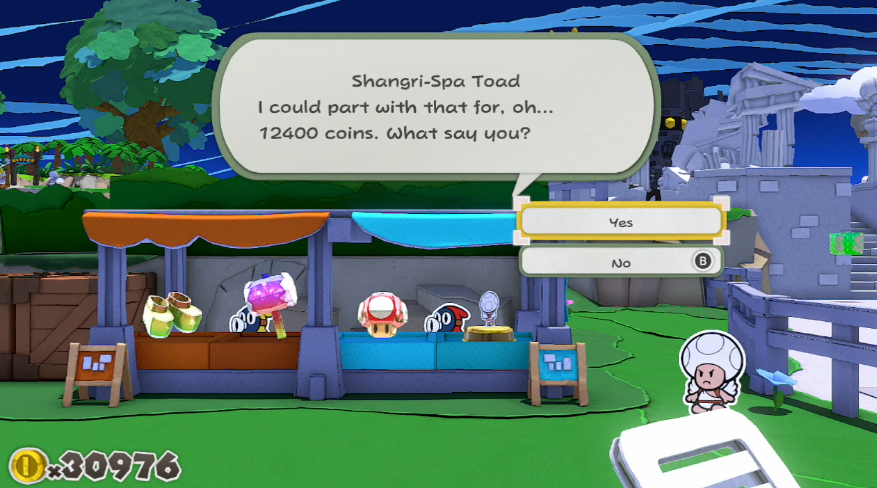Select No to decline the offer
Image resolution: width=877 pixels, height=488 pixels.
pyautogui.click(x=620, y=262)
